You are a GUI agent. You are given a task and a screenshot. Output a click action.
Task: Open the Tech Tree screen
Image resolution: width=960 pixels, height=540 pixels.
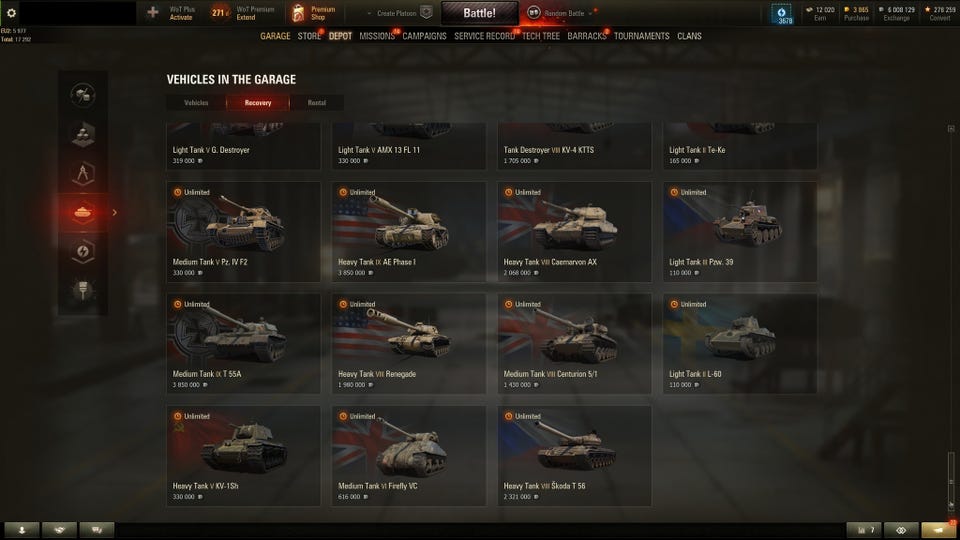click(x=541, y=36)
